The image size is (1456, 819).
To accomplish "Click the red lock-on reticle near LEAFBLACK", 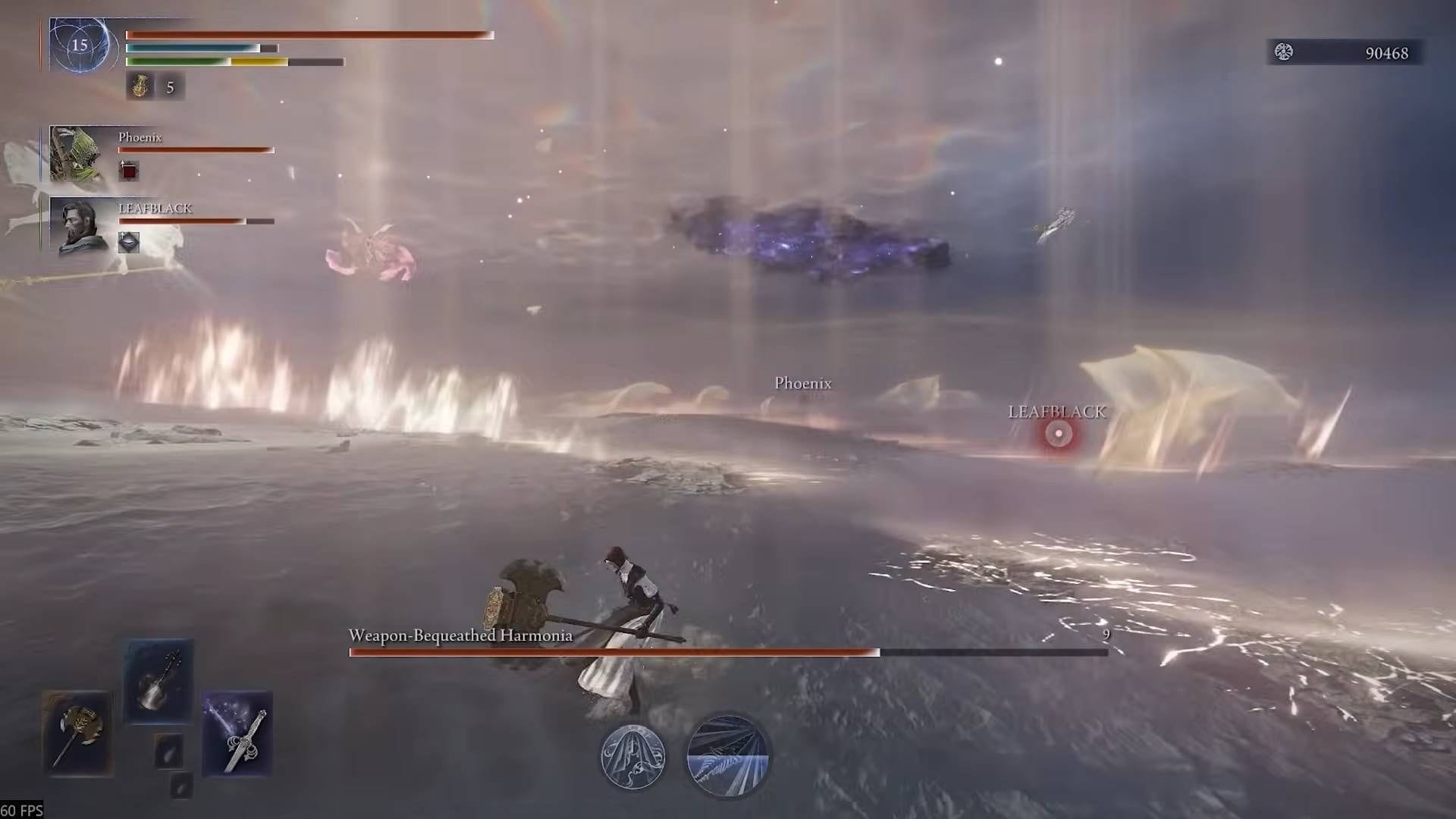I will 1058,434.
